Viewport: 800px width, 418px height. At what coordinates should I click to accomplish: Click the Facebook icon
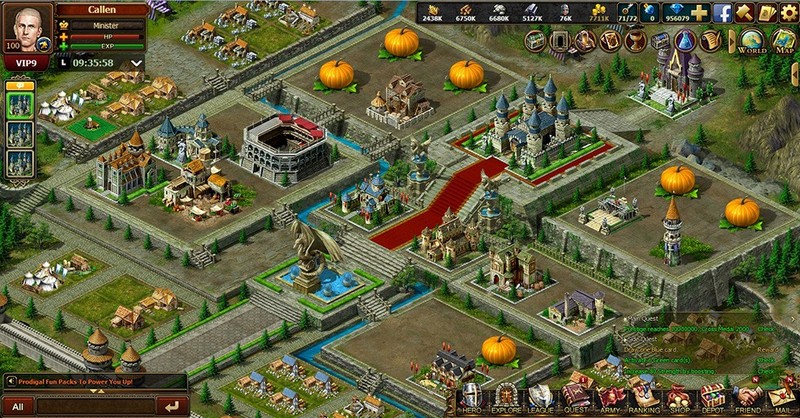722,13
